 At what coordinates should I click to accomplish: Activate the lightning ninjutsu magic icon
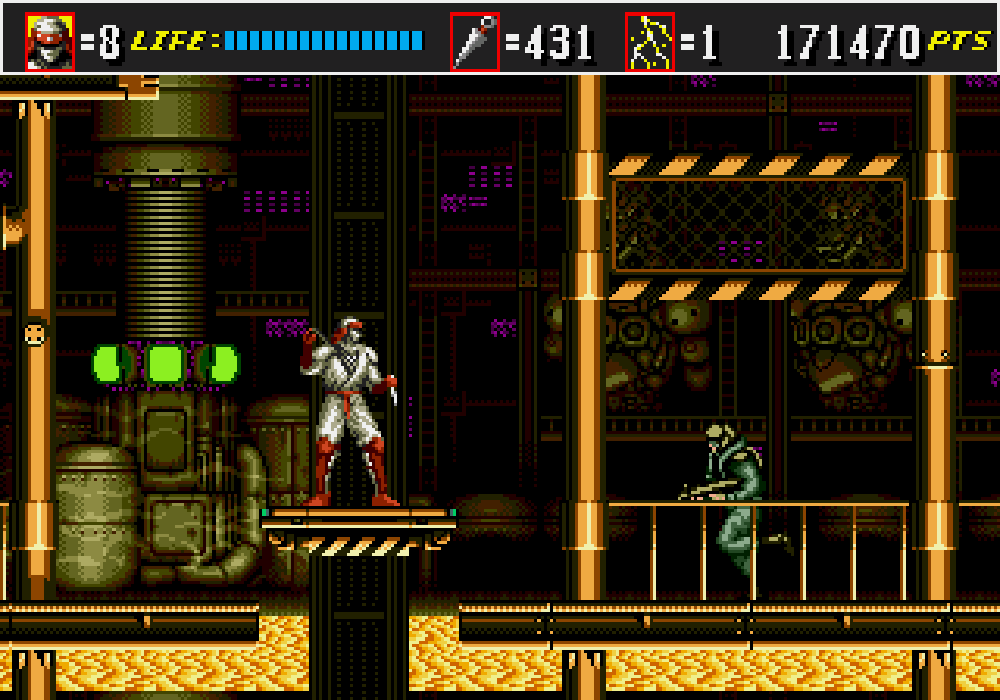[650, 42]
